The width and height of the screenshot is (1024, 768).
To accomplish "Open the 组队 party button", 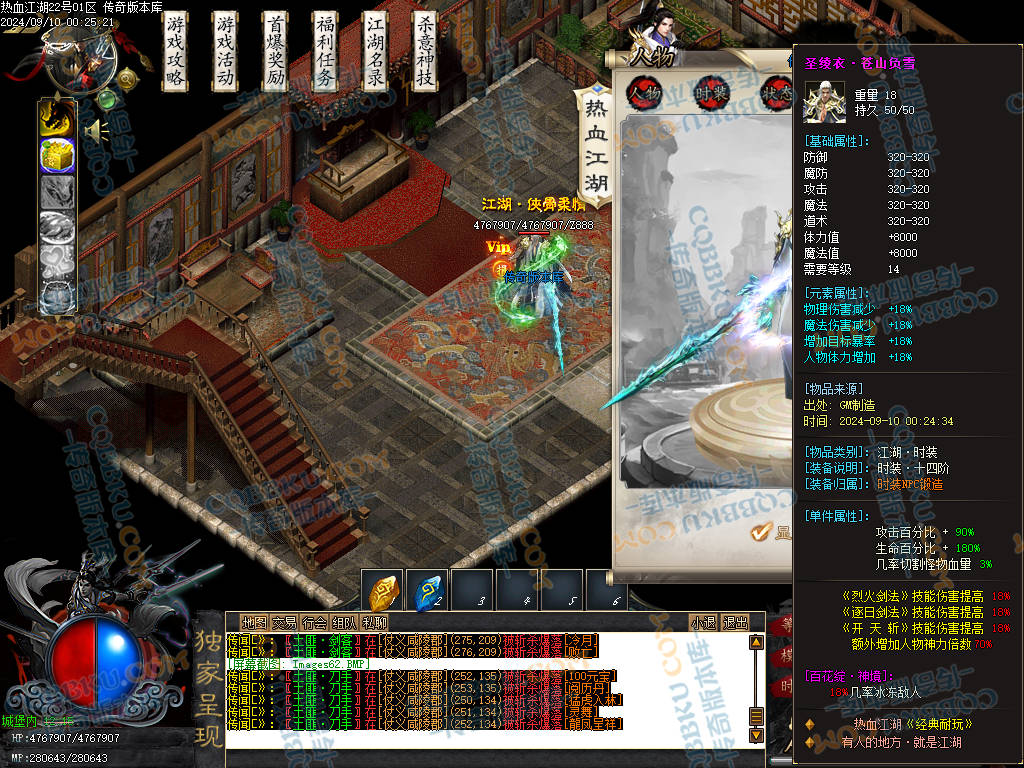I will (x=345, y=622).
